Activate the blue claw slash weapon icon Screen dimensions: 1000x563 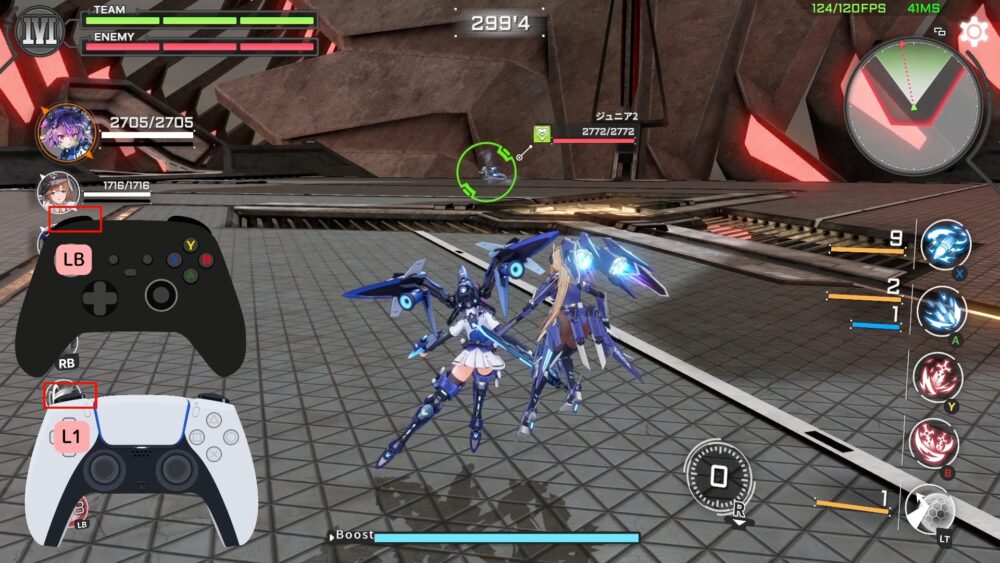pyautogui.click(x=943, y=246)
